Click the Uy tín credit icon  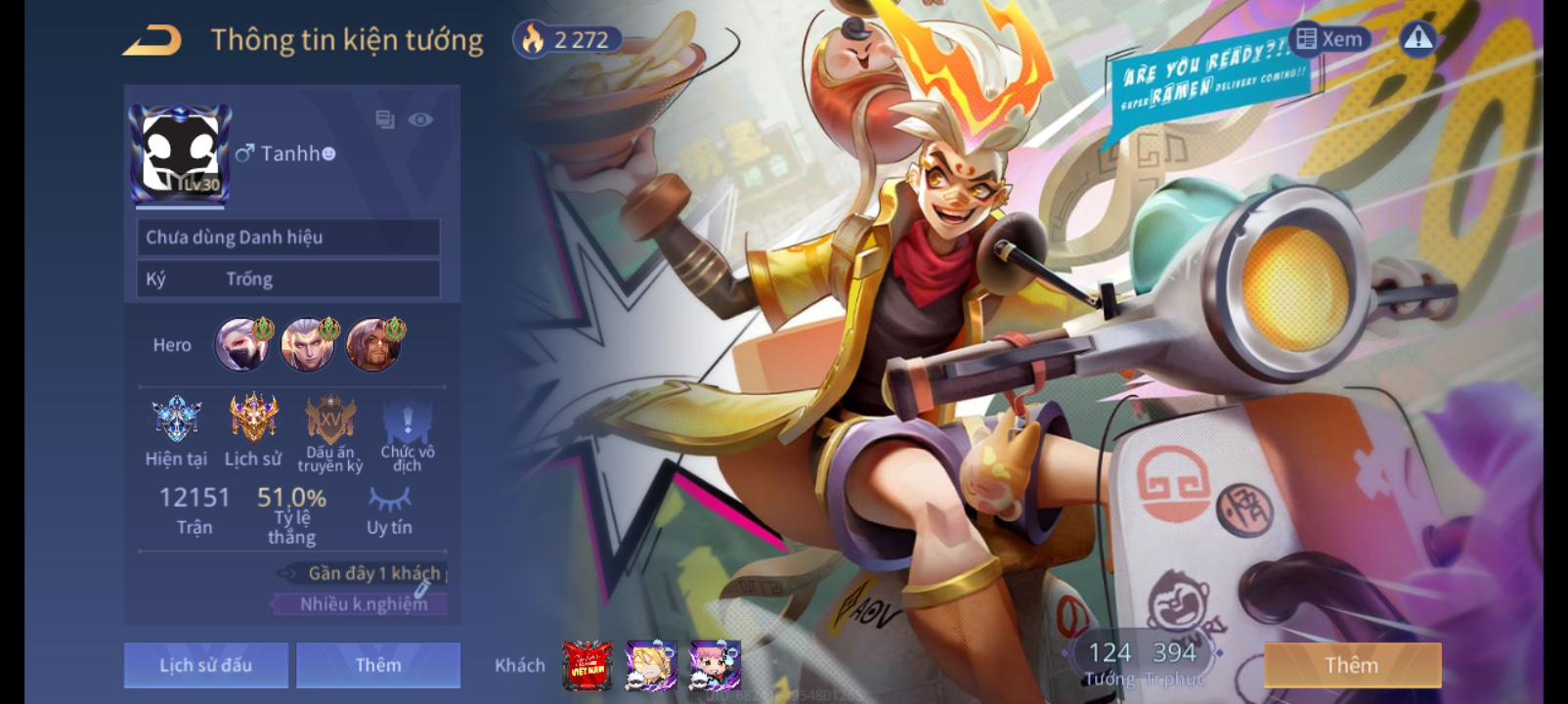tap(389, 501)
